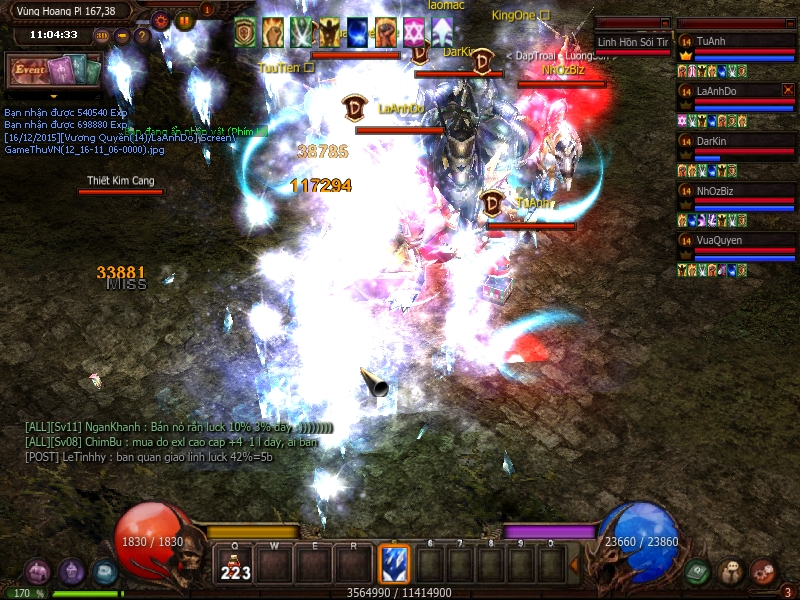Collapse the Linh Hồn Sói target panel
The image size is (800, 600).
tap(665, 23)
